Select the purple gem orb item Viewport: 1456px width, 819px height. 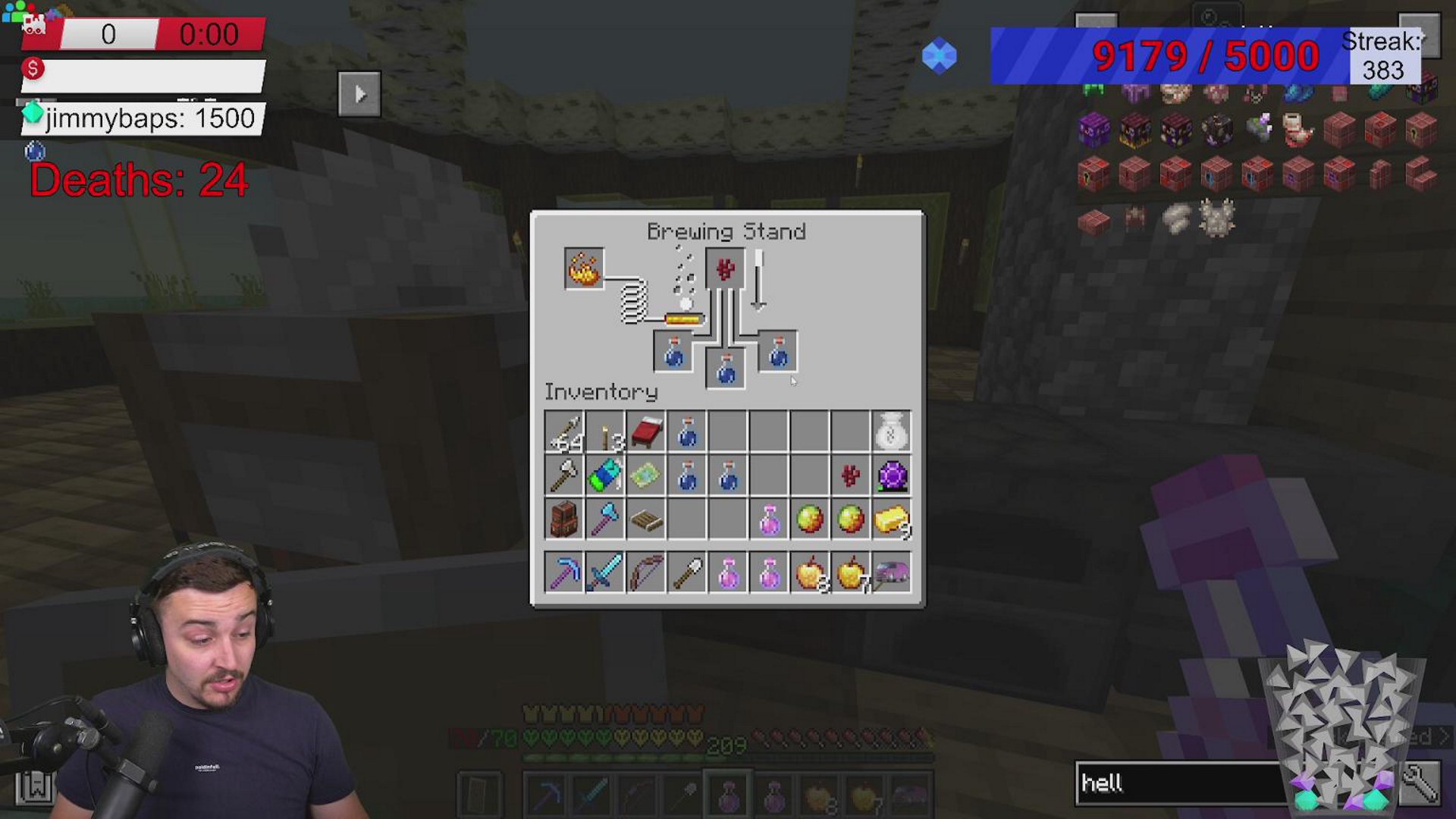pyautogui.click(x=891, y=476)
